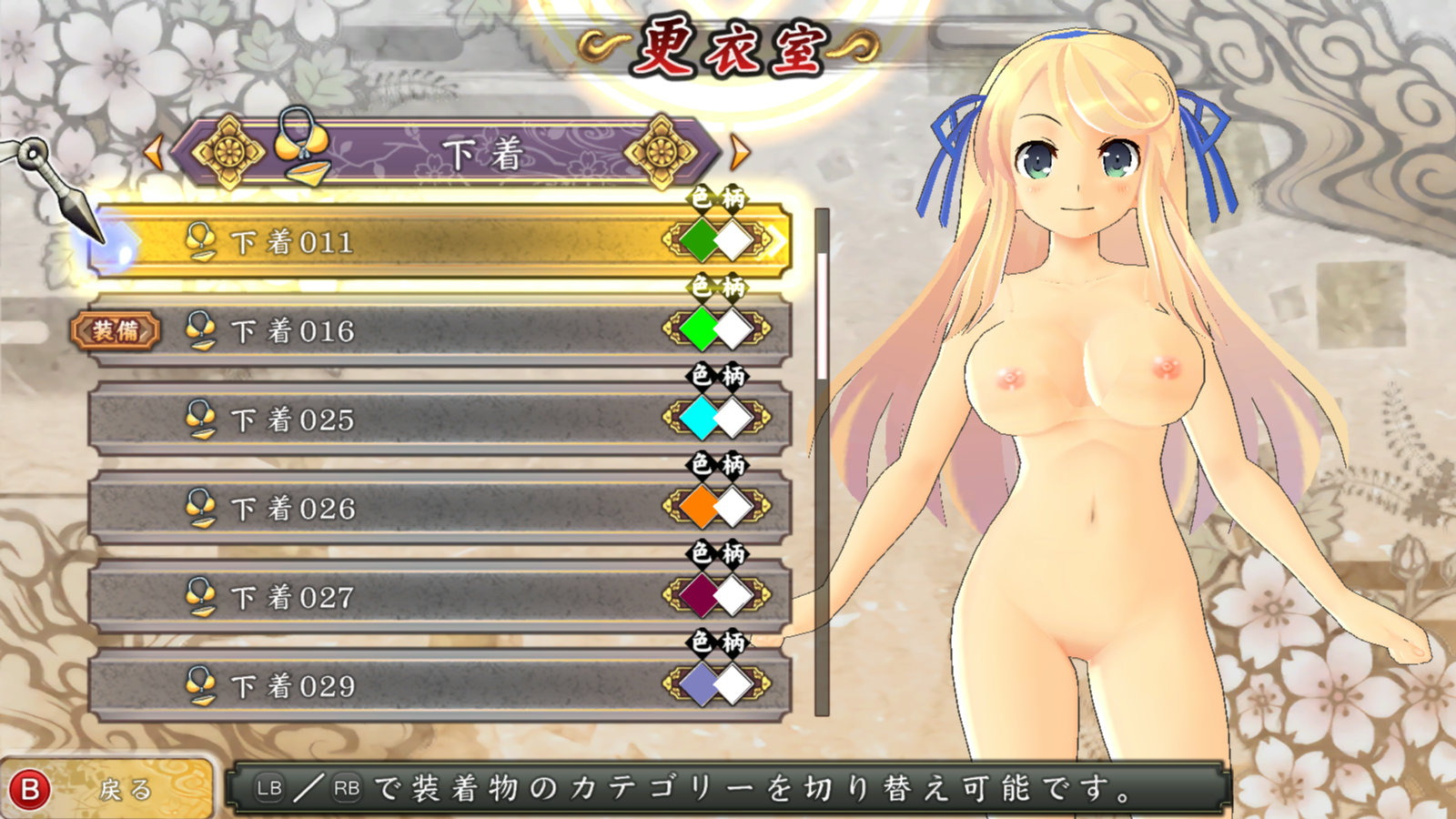Viewport: 1456px width, 819px height.
Task: Go back with the 戻る button
Action: (109, 789)
